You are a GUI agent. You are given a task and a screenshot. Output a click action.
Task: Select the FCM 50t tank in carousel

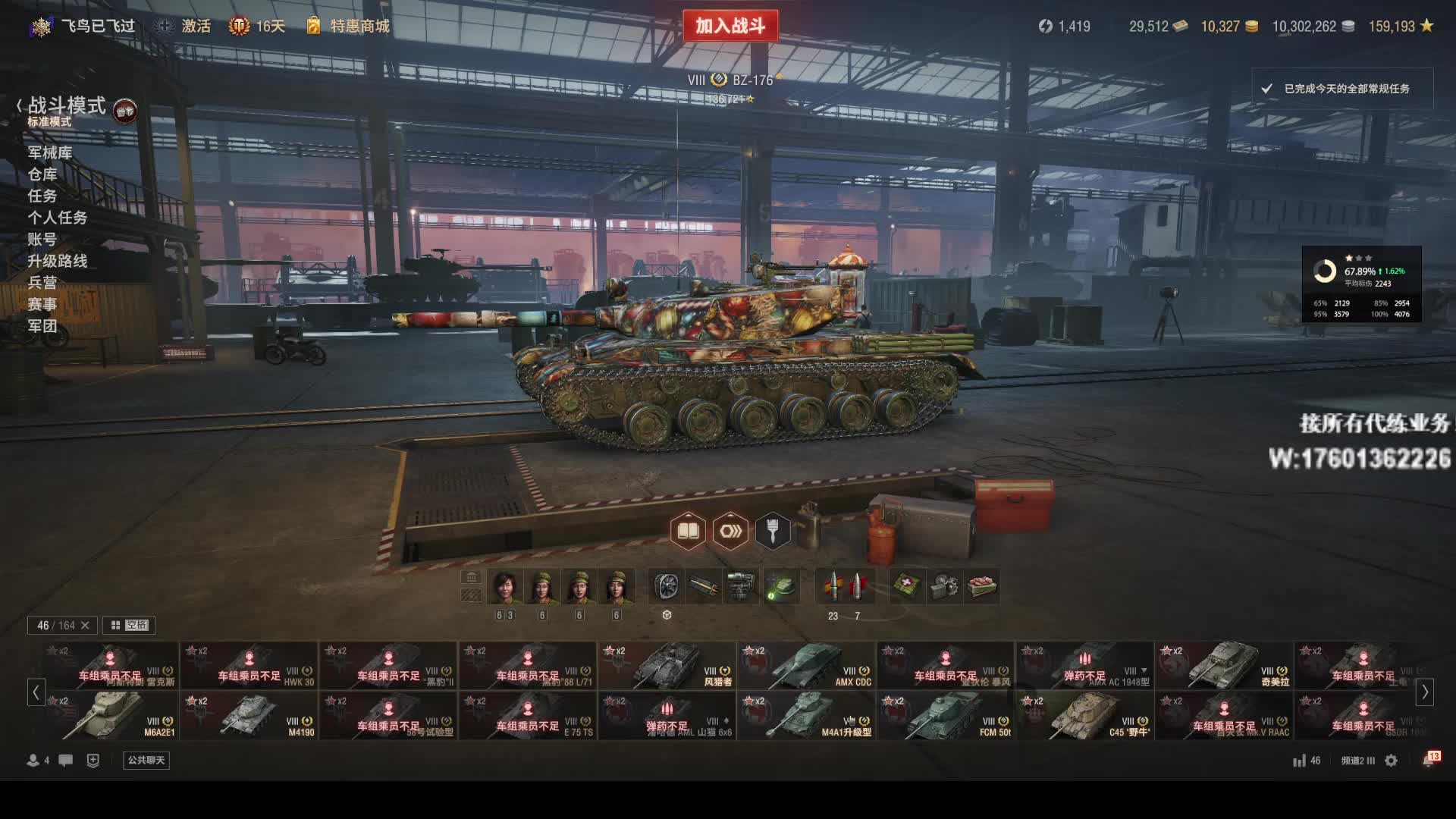[946, 716]
